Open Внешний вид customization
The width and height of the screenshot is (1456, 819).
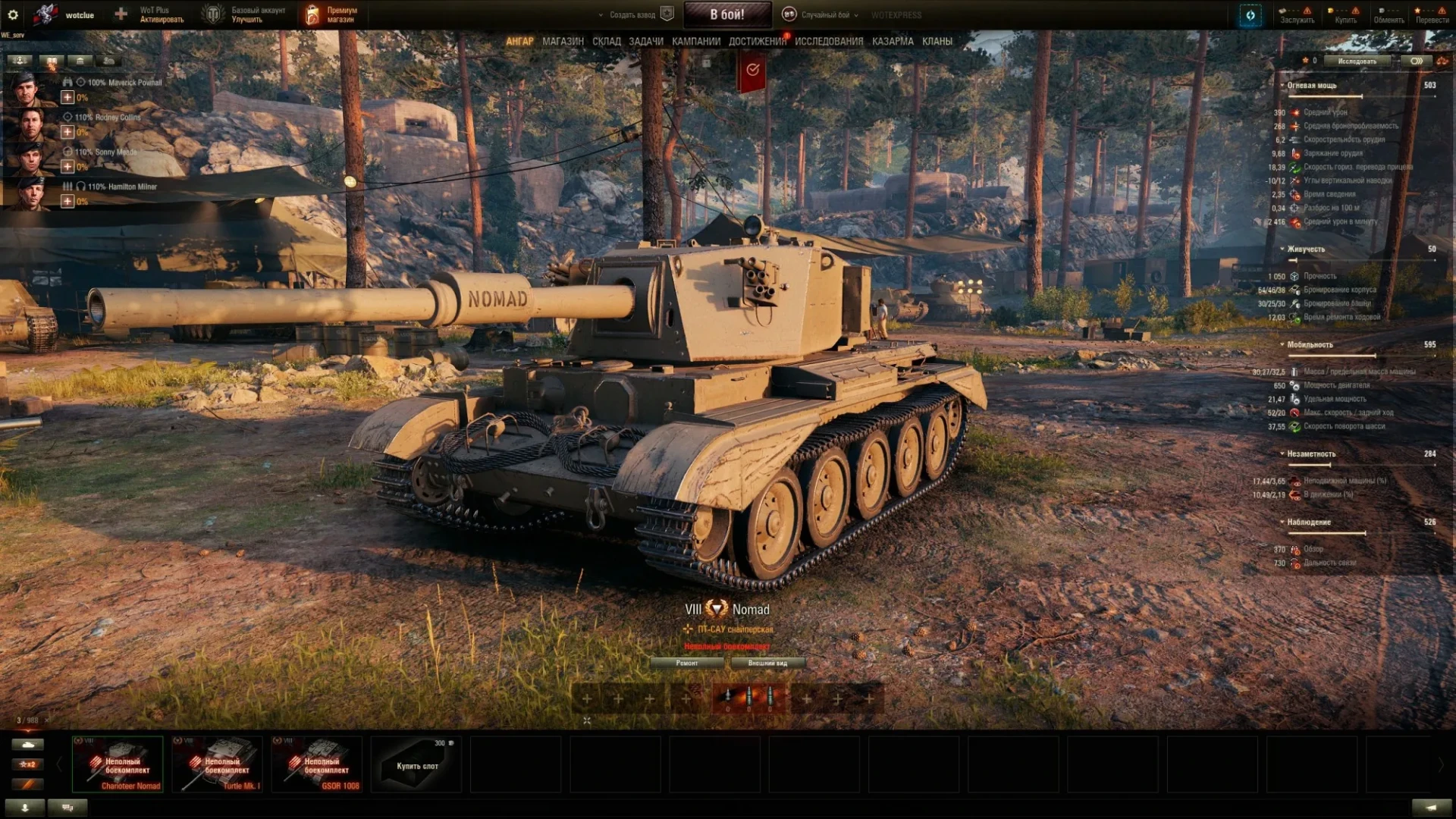pyautogui.click(x=767, y=664)
